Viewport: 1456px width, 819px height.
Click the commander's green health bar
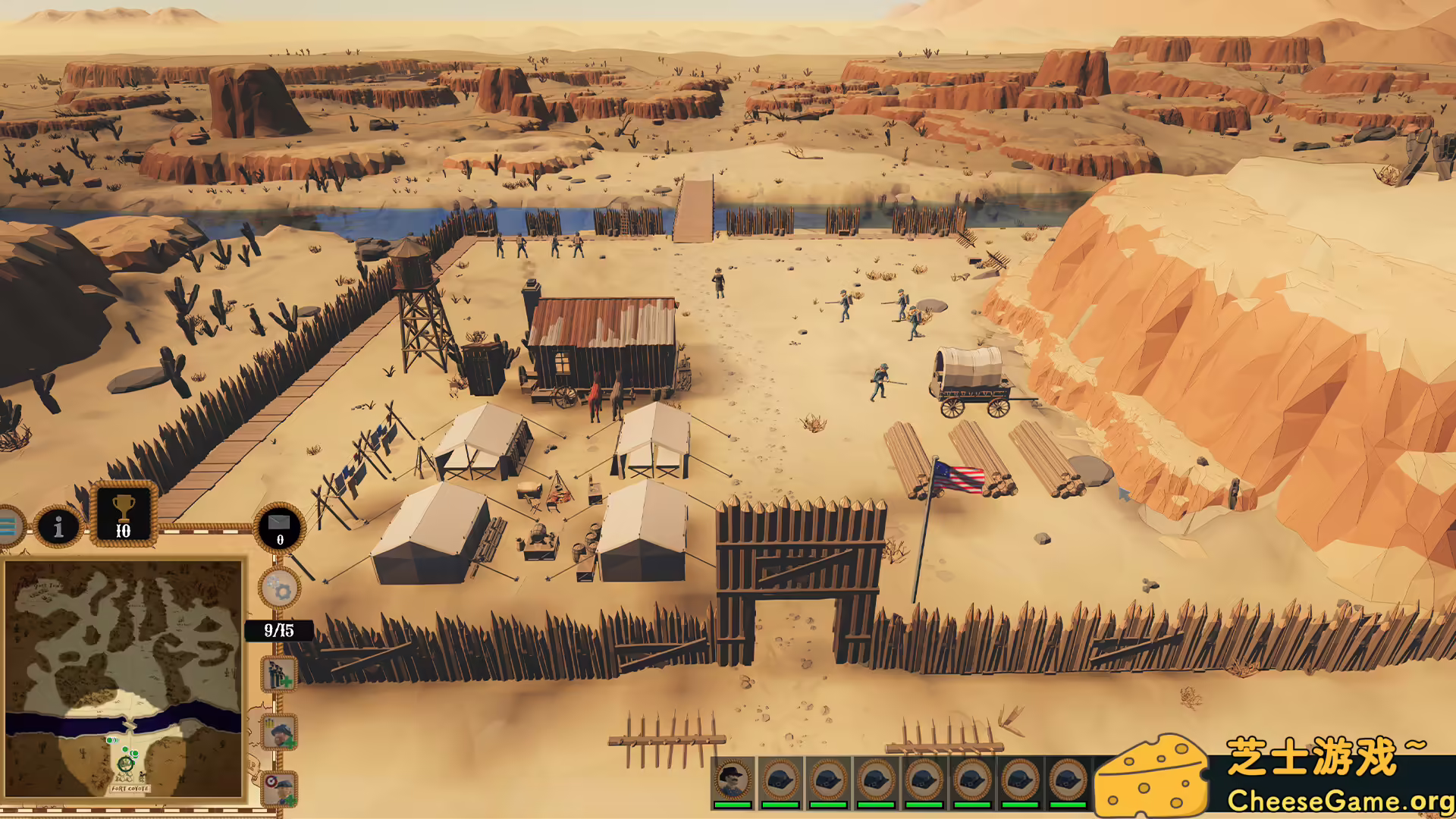click(734, 804)
